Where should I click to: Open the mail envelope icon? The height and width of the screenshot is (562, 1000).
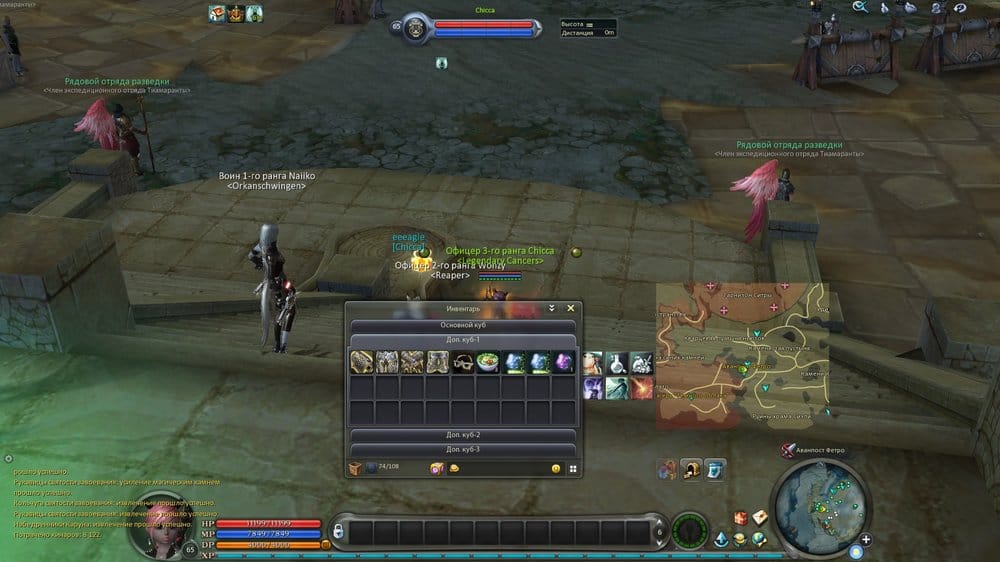(x=760, y=517)
